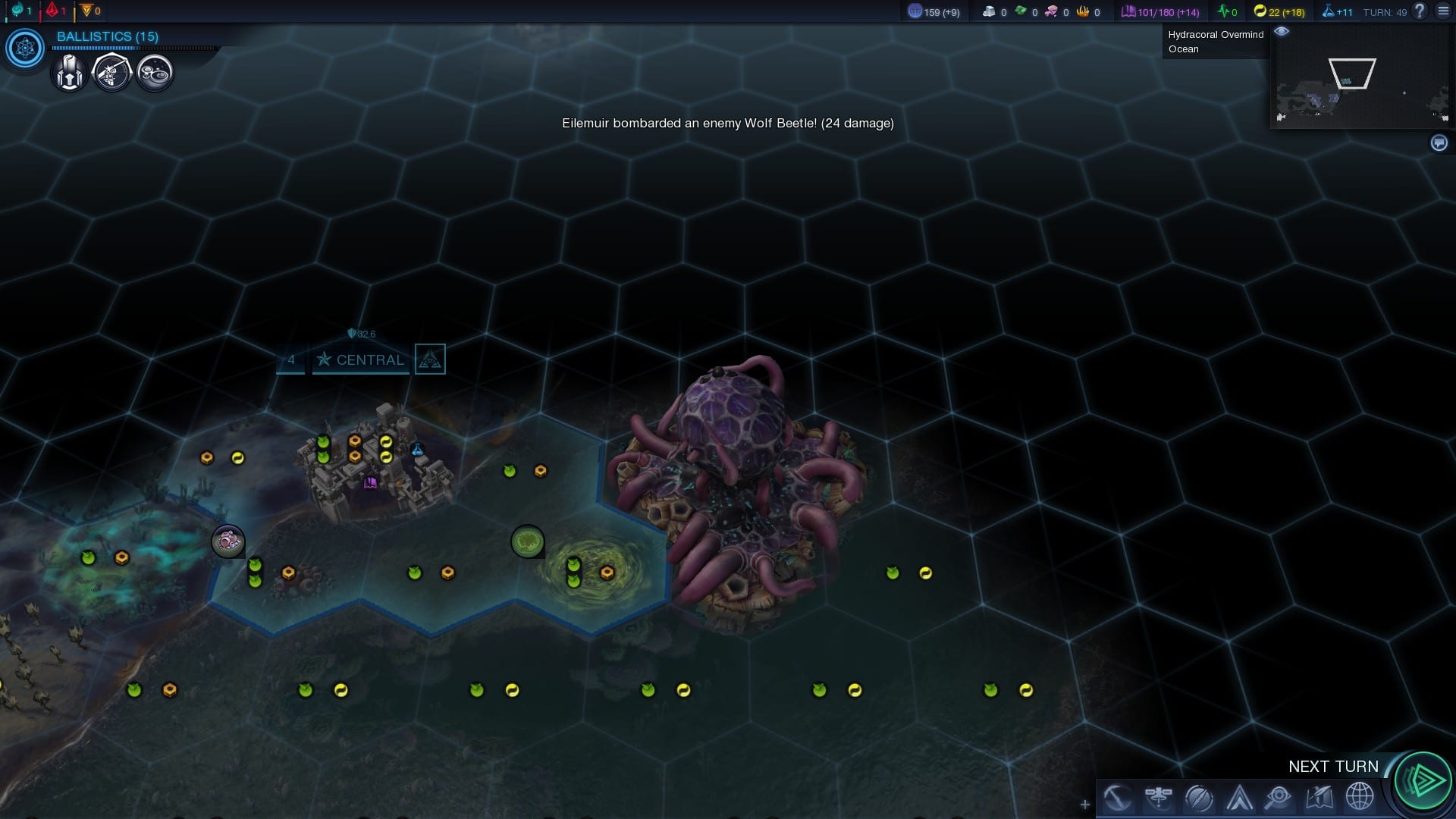This screenshot has height=819, width=1456.
Task: End the turn with Next Turn button
Action: pos(1423,780)
